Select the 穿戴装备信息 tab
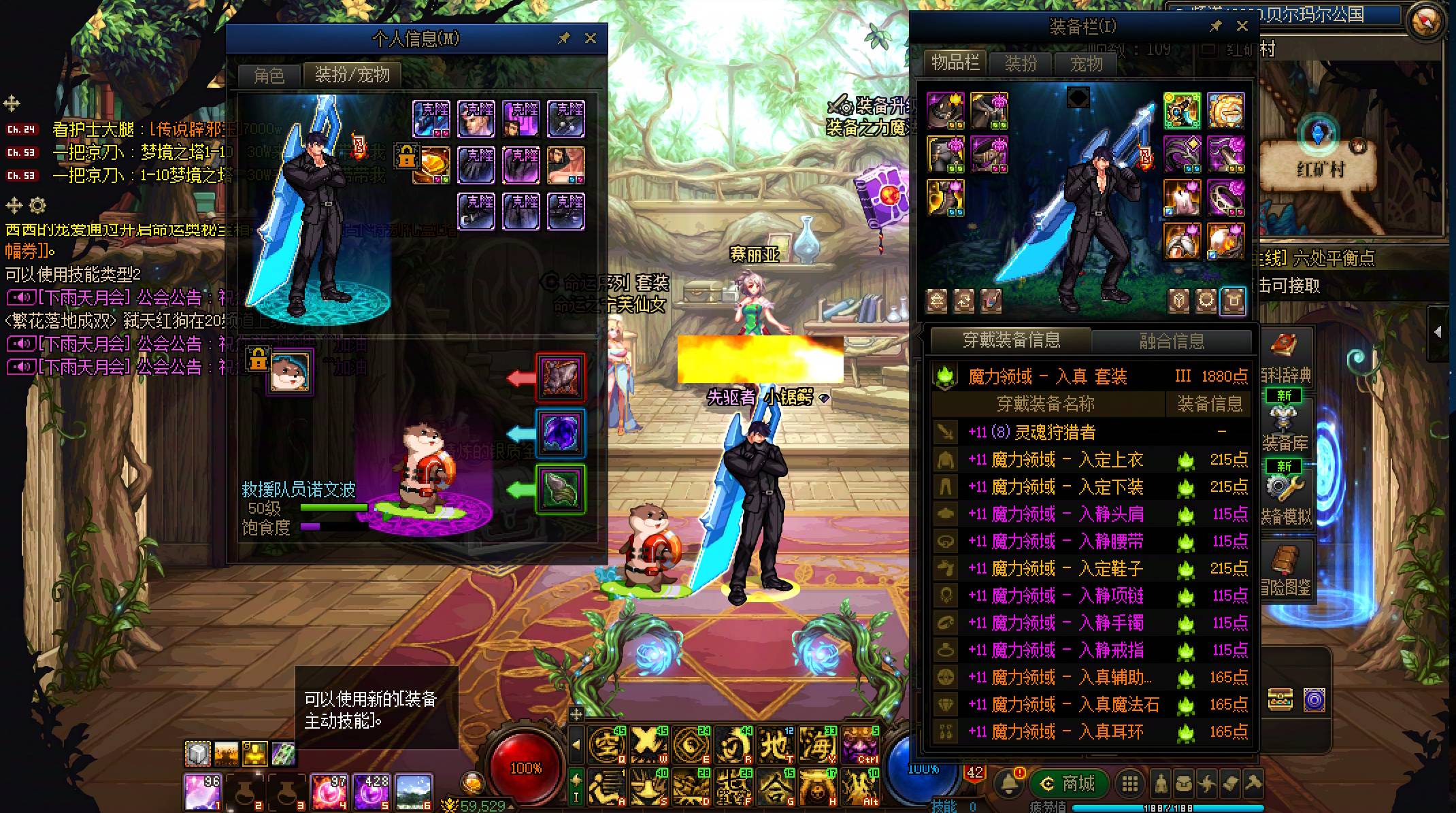 point(1011,340)
